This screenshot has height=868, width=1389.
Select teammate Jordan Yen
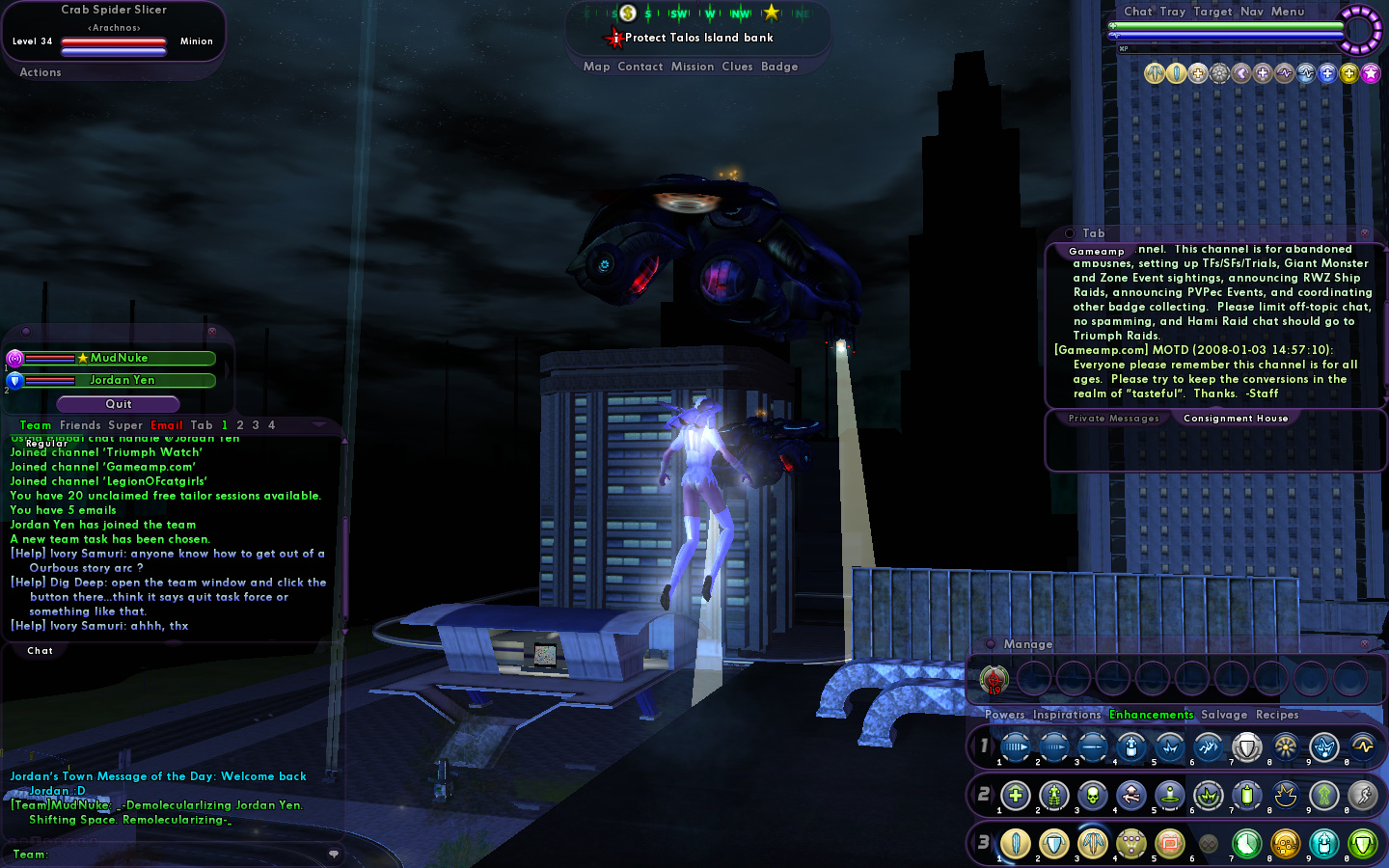[x=122, y=380]
